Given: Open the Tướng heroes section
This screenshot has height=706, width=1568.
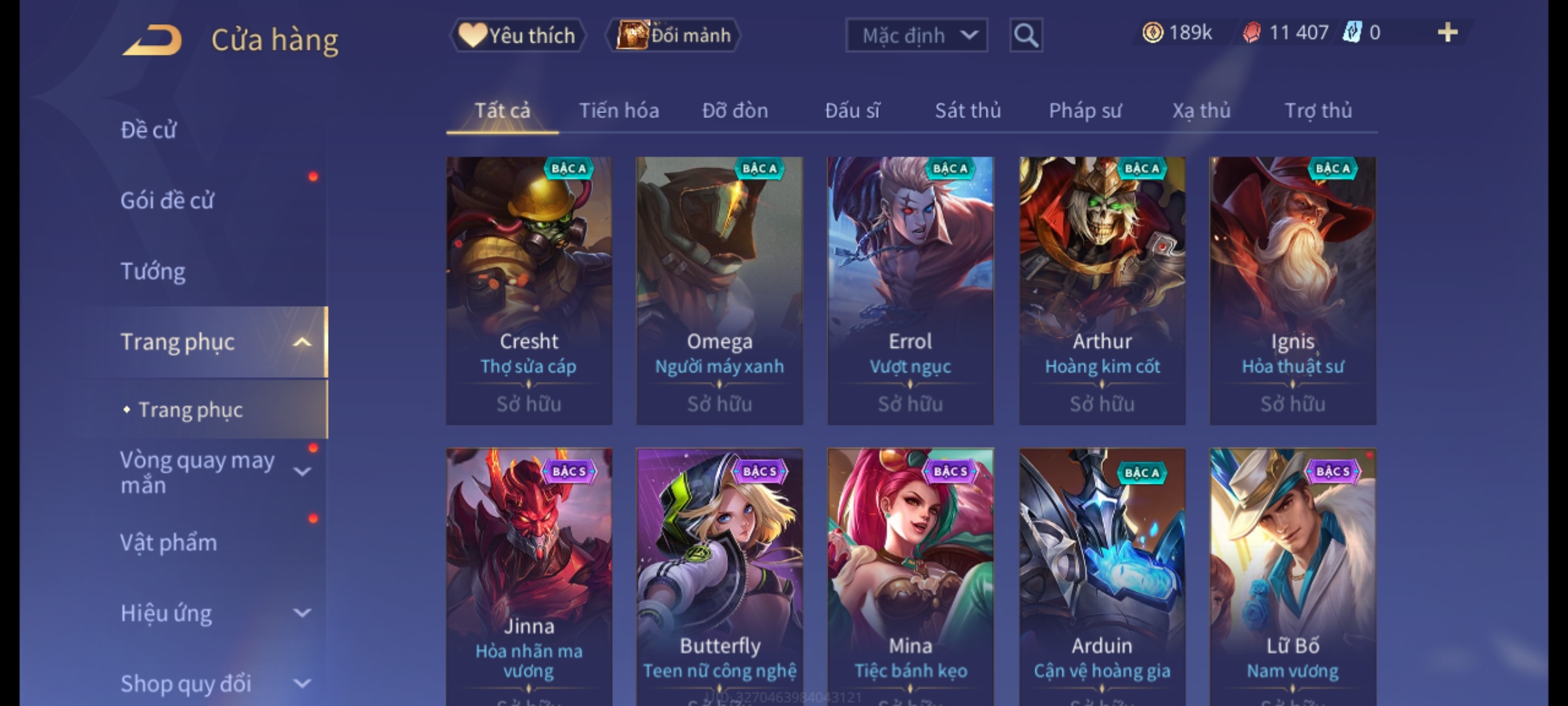Looking at the screenshot, I should tap(154, 271).
